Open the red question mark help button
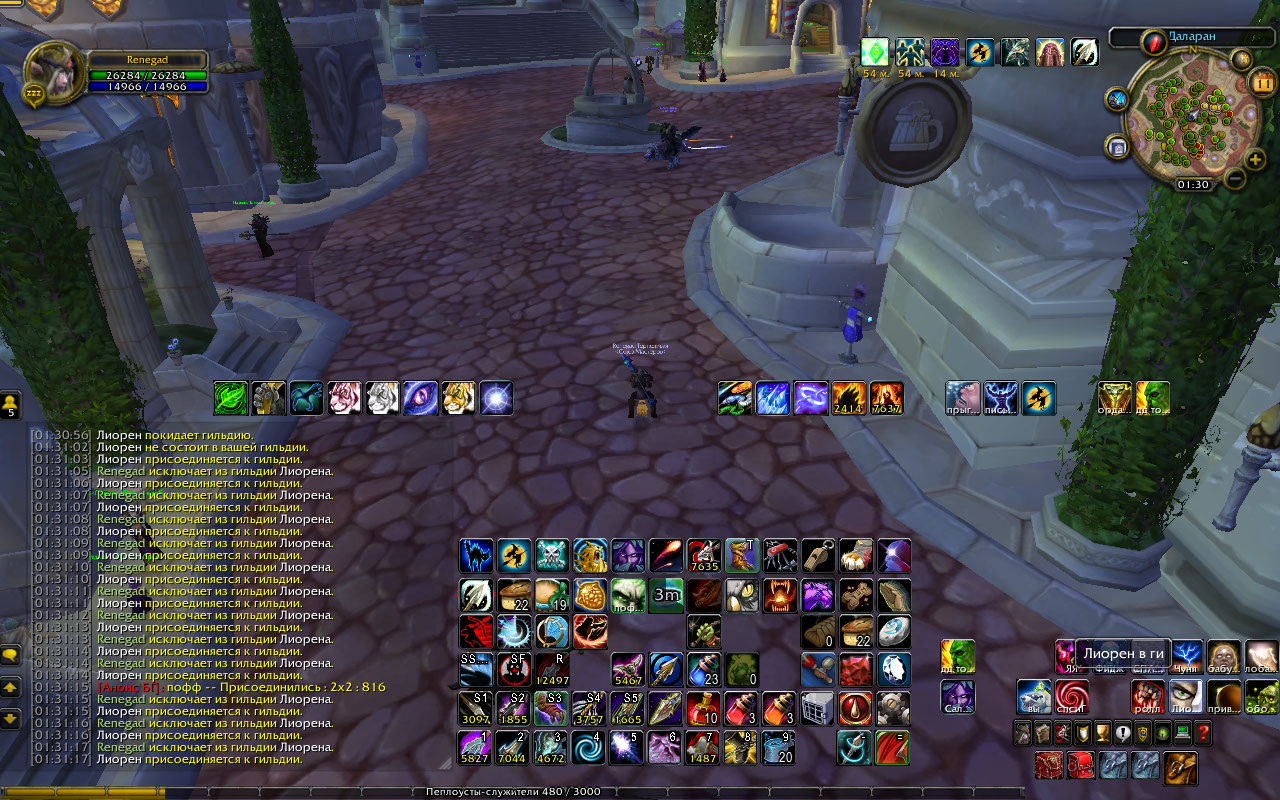The width and height of the screenshot is (1280, 800). [x=1203, y=733]
